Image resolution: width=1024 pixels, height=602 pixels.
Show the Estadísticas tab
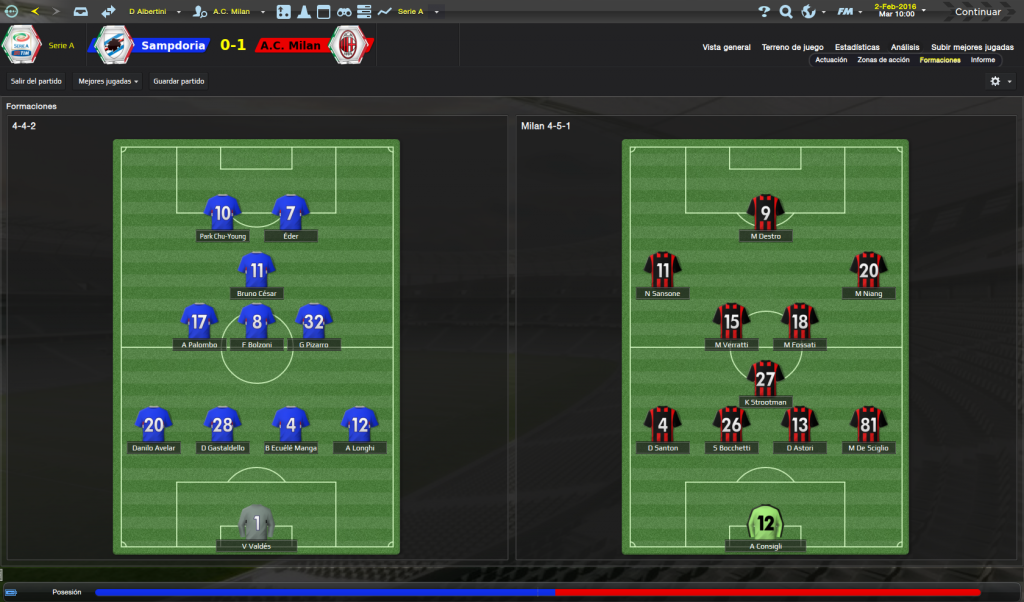pos(857,47)
